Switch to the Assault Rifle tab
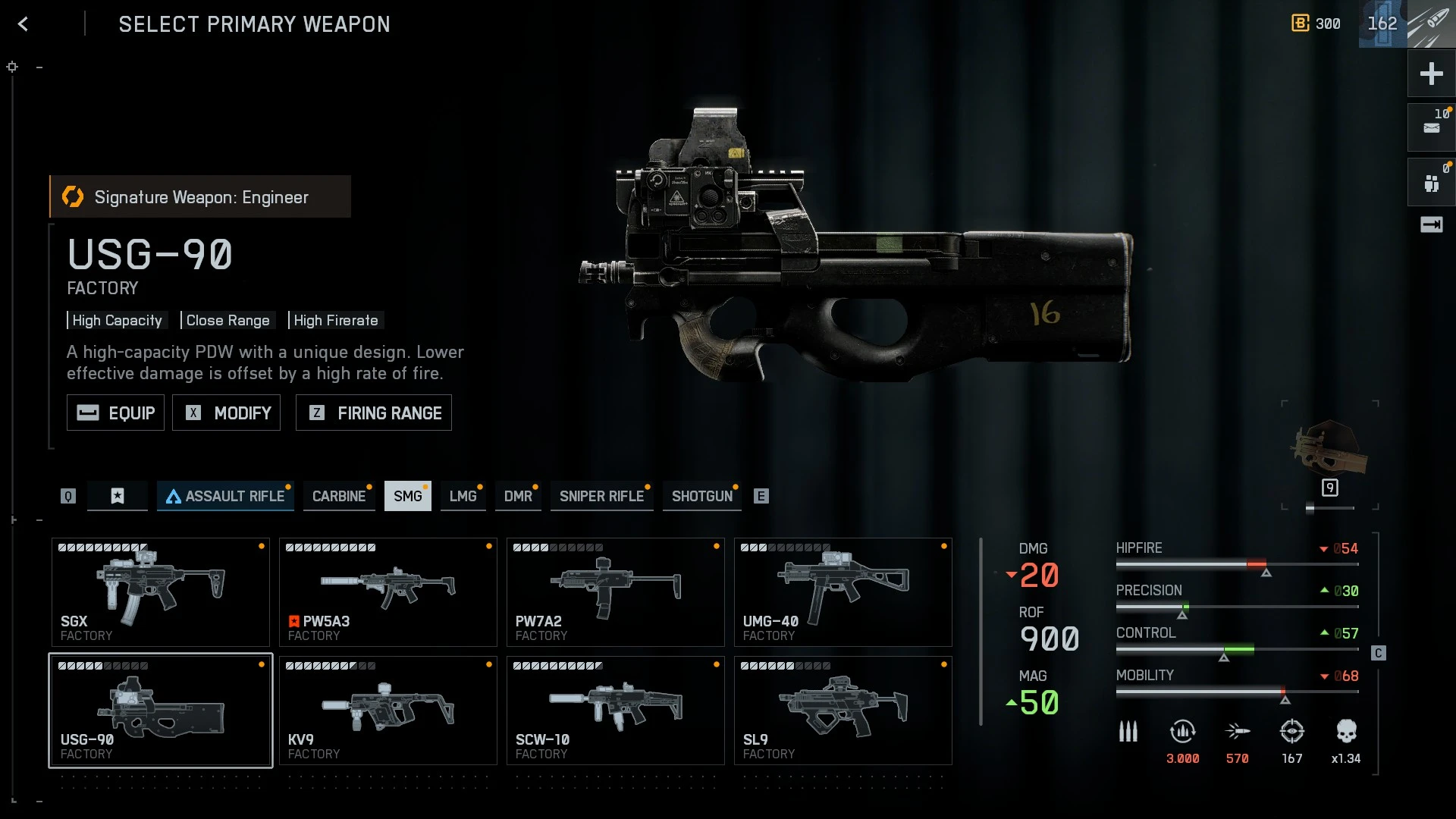Screen dimensions: 1456x819 tap(225, 496)
